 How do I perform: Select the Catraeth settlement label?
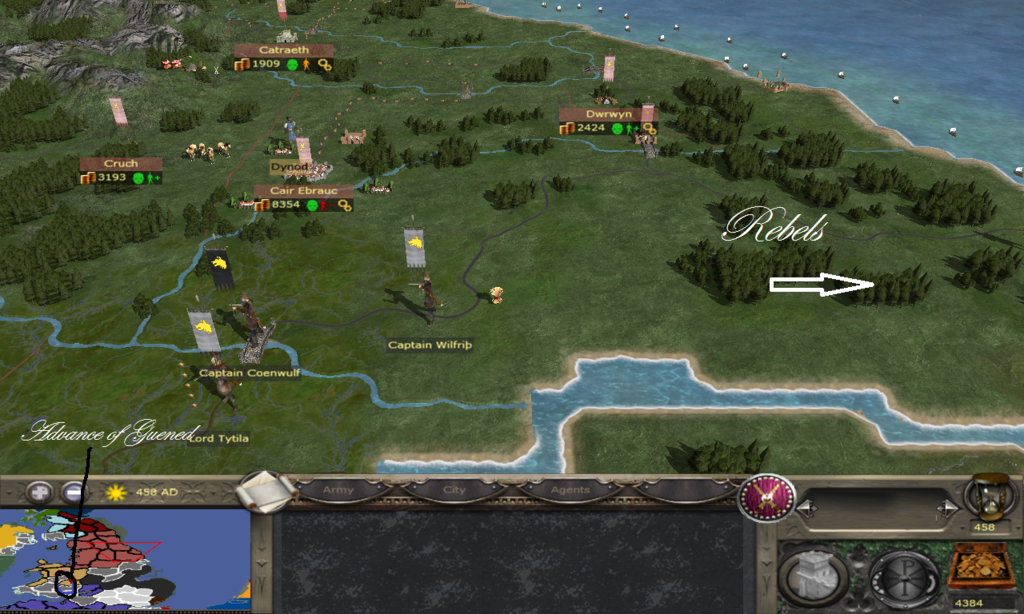[x=284, y=50]
